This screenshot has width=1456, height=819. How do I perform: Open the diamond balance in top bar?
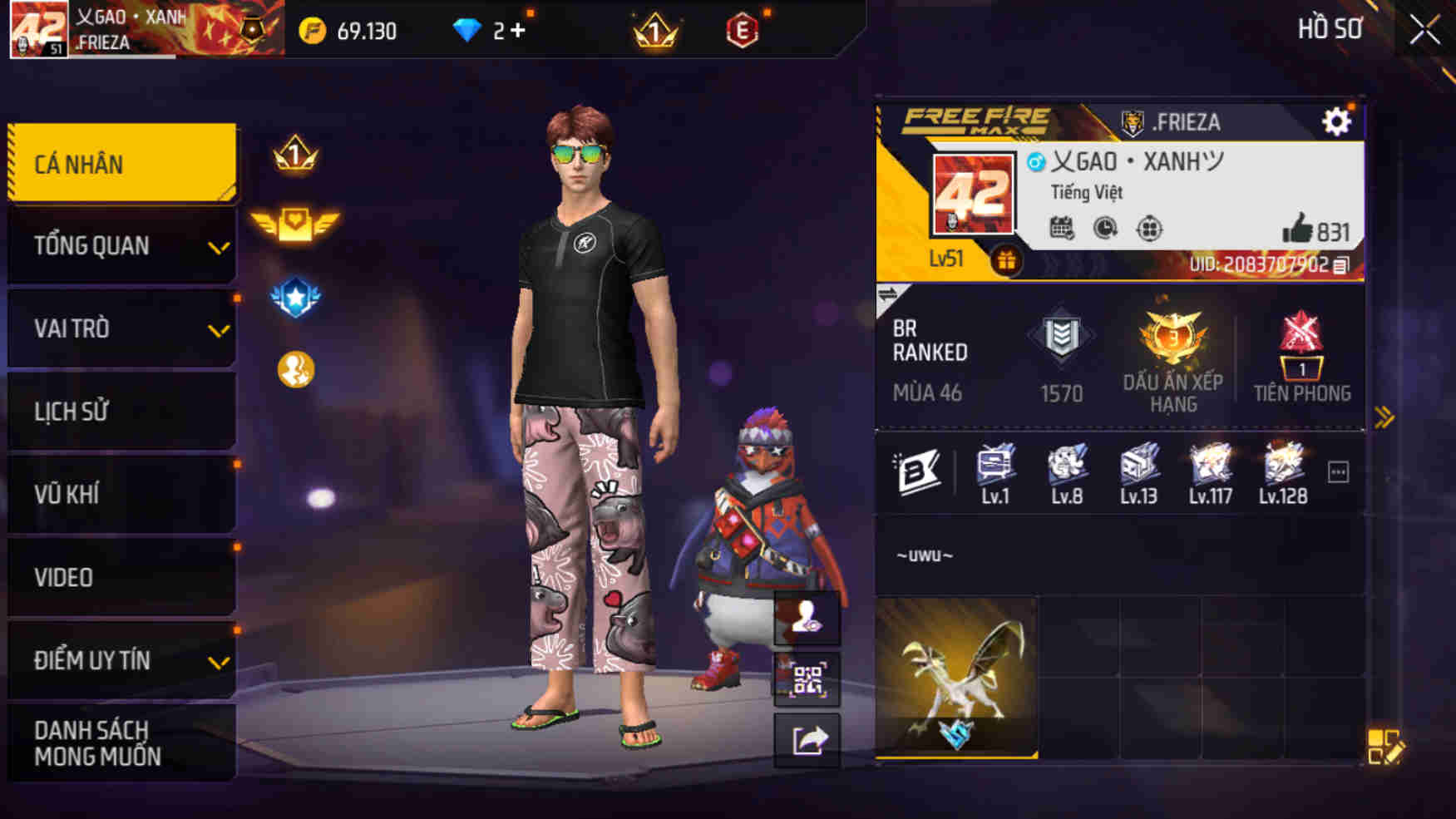[x=481, y=30]
